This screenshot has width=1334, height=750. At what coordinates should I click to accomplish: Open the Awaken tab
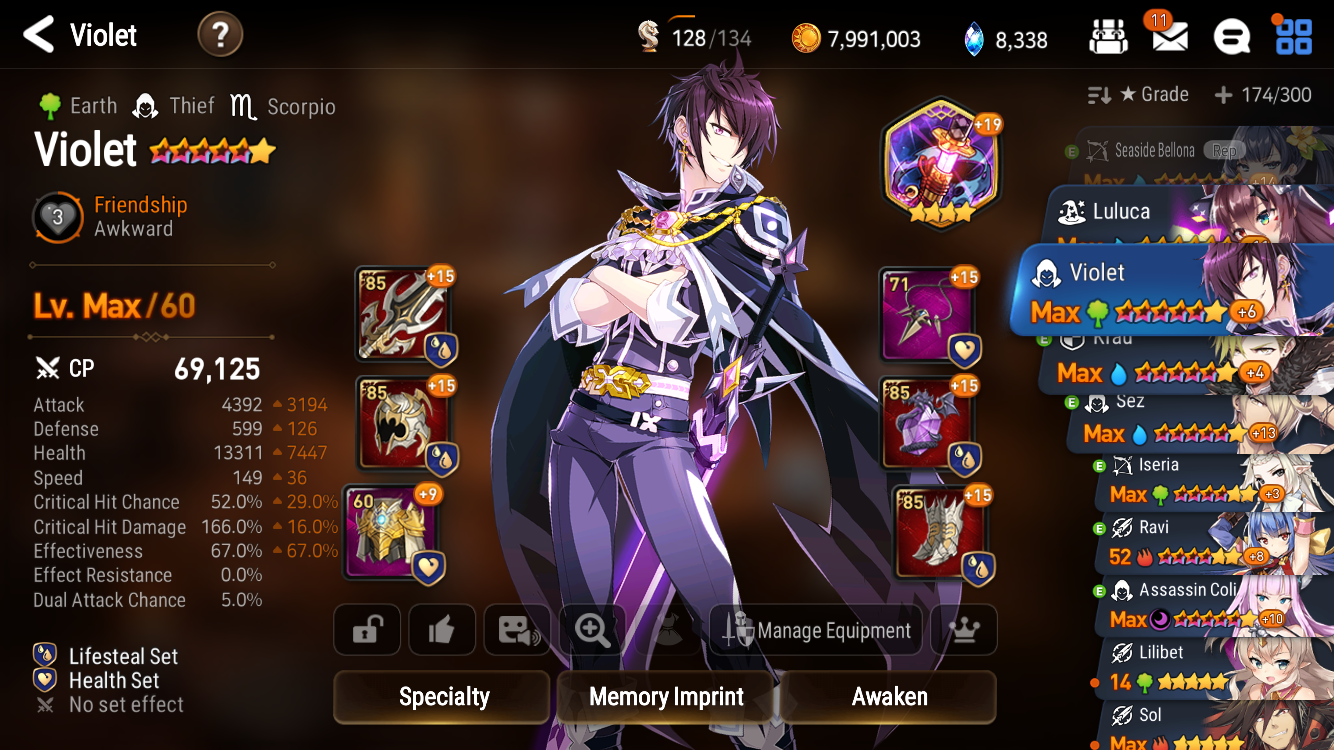(888, 696)
